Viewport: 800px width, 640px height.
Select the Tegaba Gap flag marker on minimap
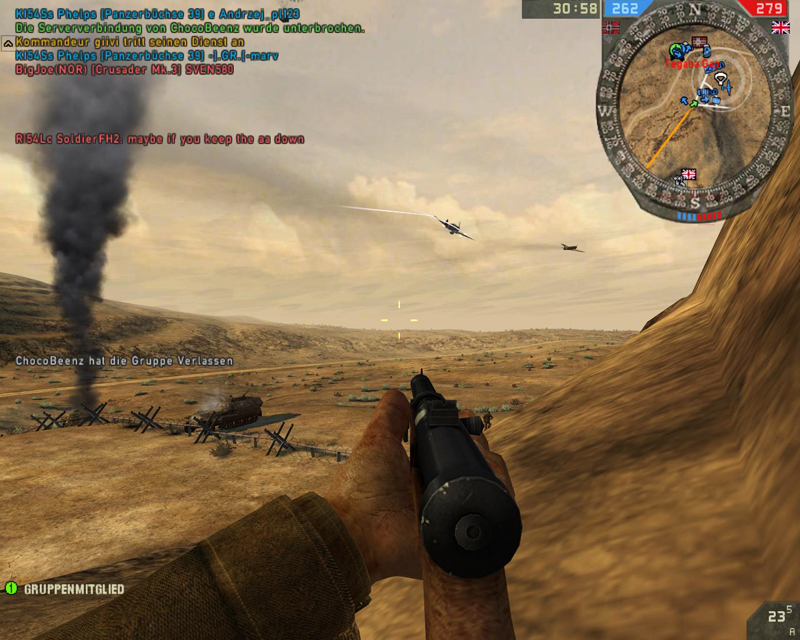click(x=699, y=43)
